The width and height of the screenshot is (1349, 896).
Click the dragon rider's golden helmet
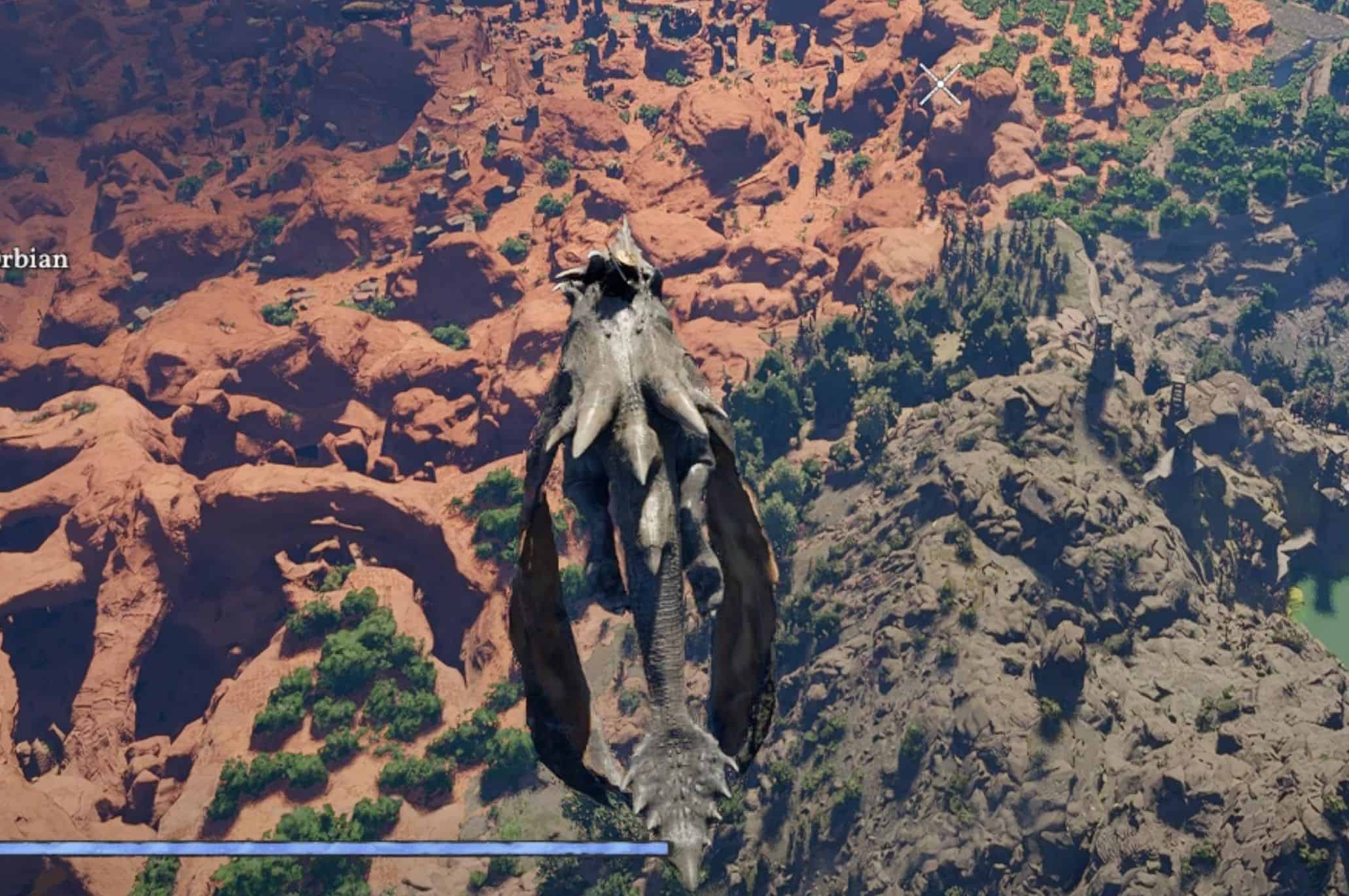click(627, 258)
